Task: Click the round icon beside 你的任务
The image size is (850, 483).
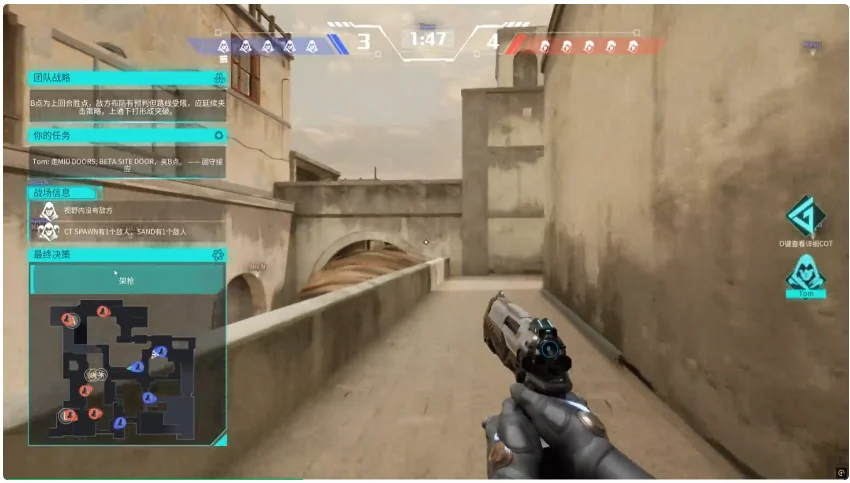Action: [x=218, y=135]
